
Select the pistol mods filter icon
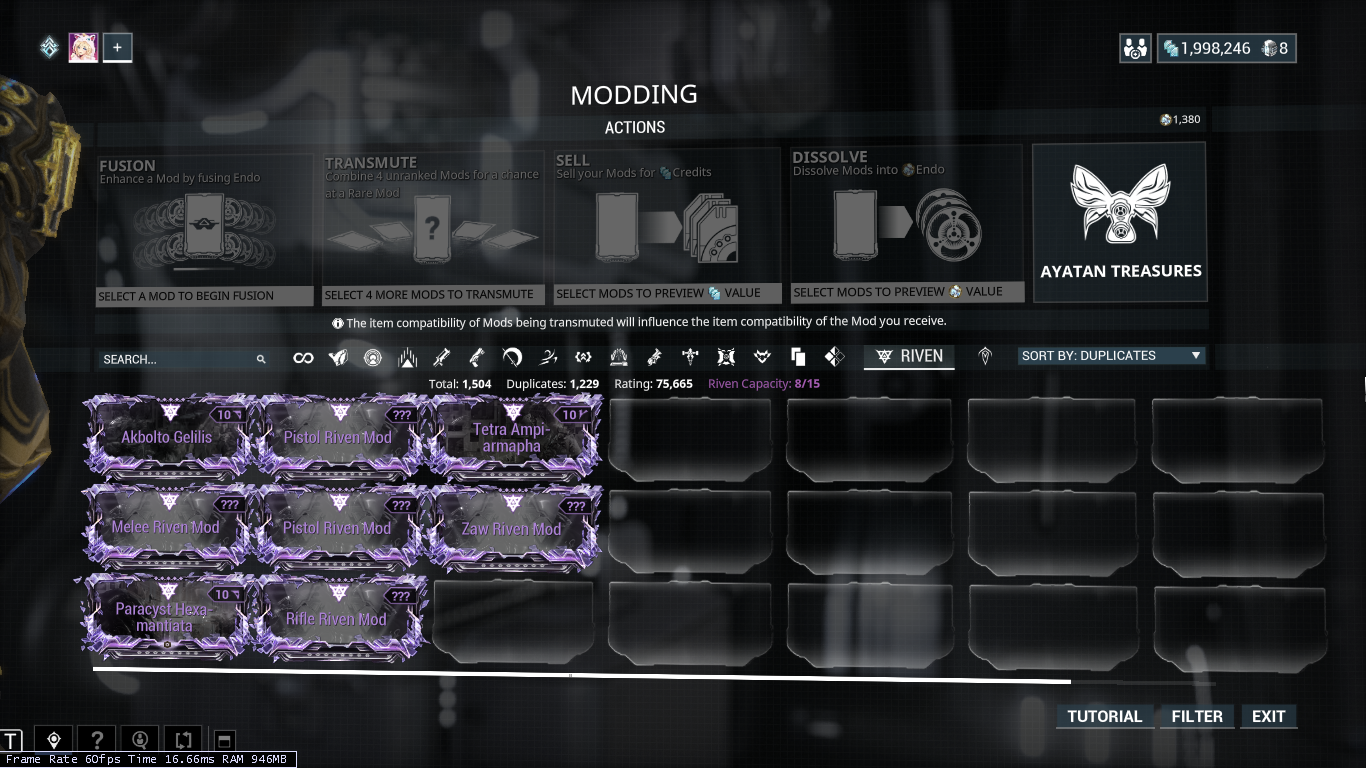coord(476,357)
